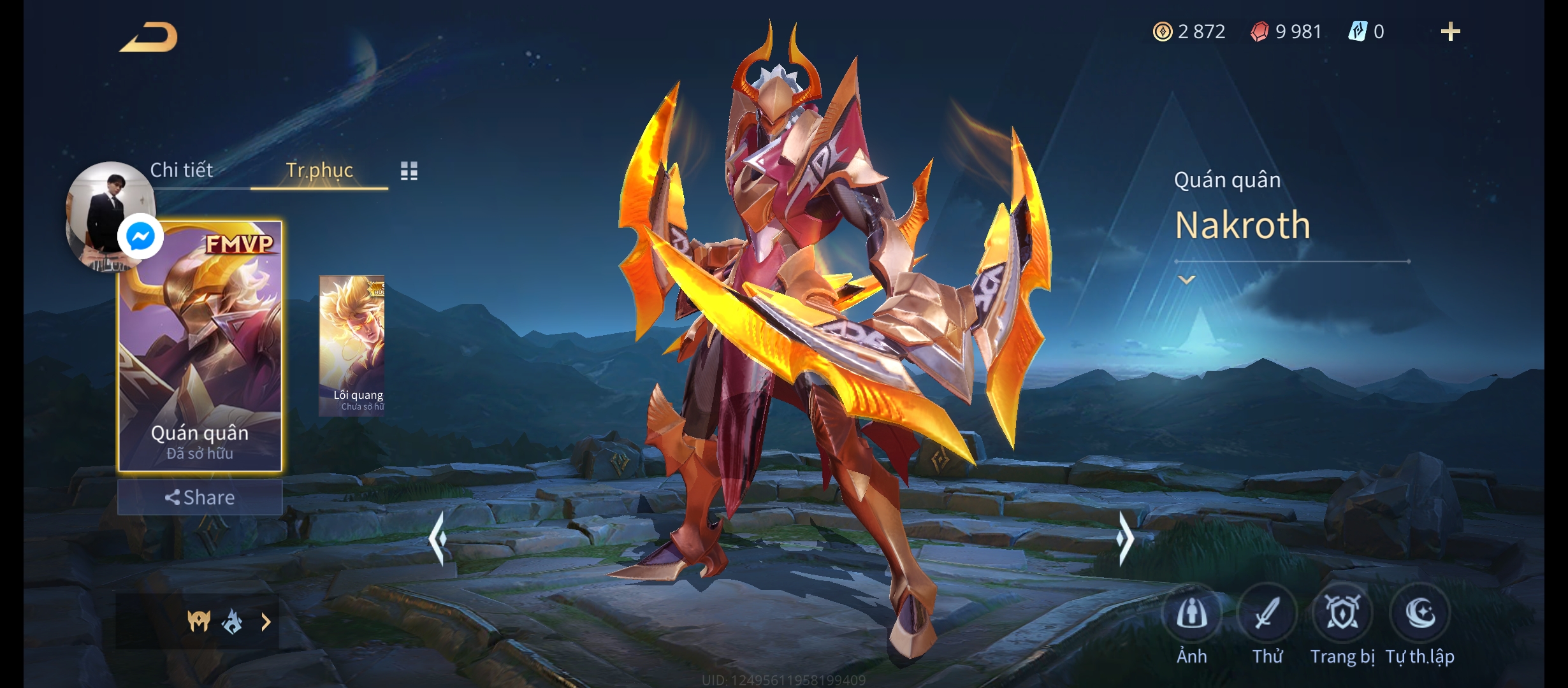
Task: Share the current skin
Action: [200, 498]
